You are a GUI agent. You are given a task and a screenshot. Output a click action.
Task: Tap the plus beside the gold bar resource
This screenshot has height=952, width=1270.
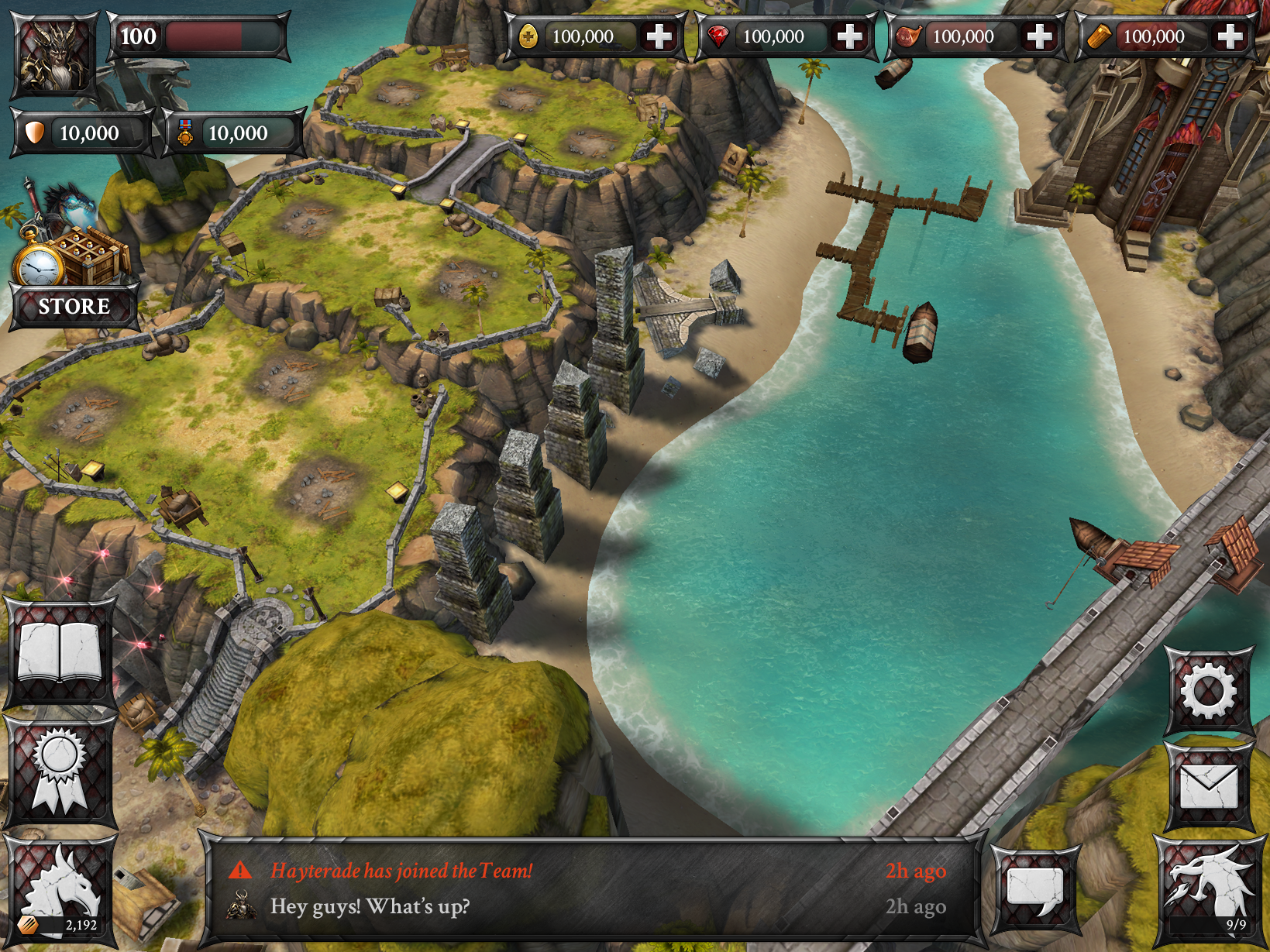1230,36
